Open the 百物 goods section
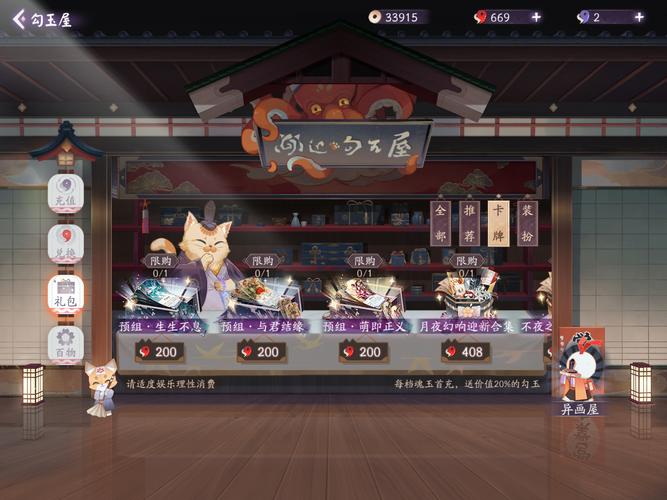Screen dimensions: 667x500 pos(65,344)
